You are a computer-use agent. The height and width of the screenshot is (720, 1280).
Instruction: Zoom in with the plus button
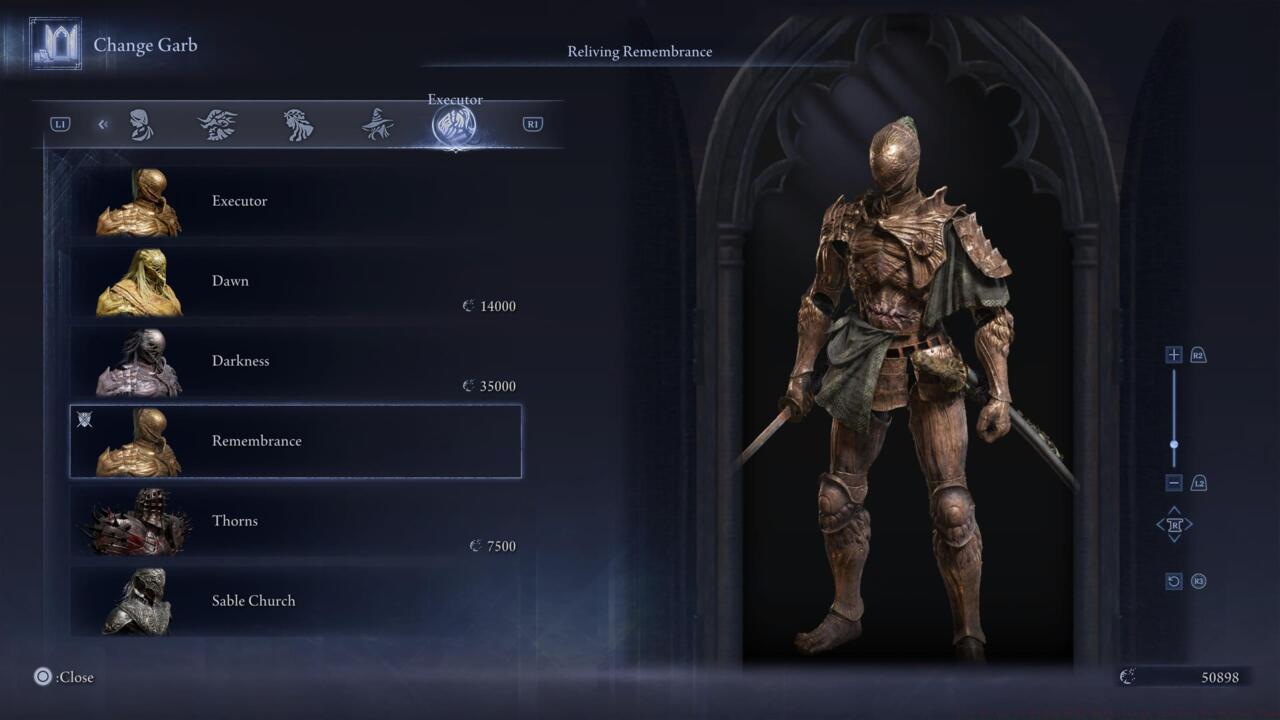tap(1174, 355)
